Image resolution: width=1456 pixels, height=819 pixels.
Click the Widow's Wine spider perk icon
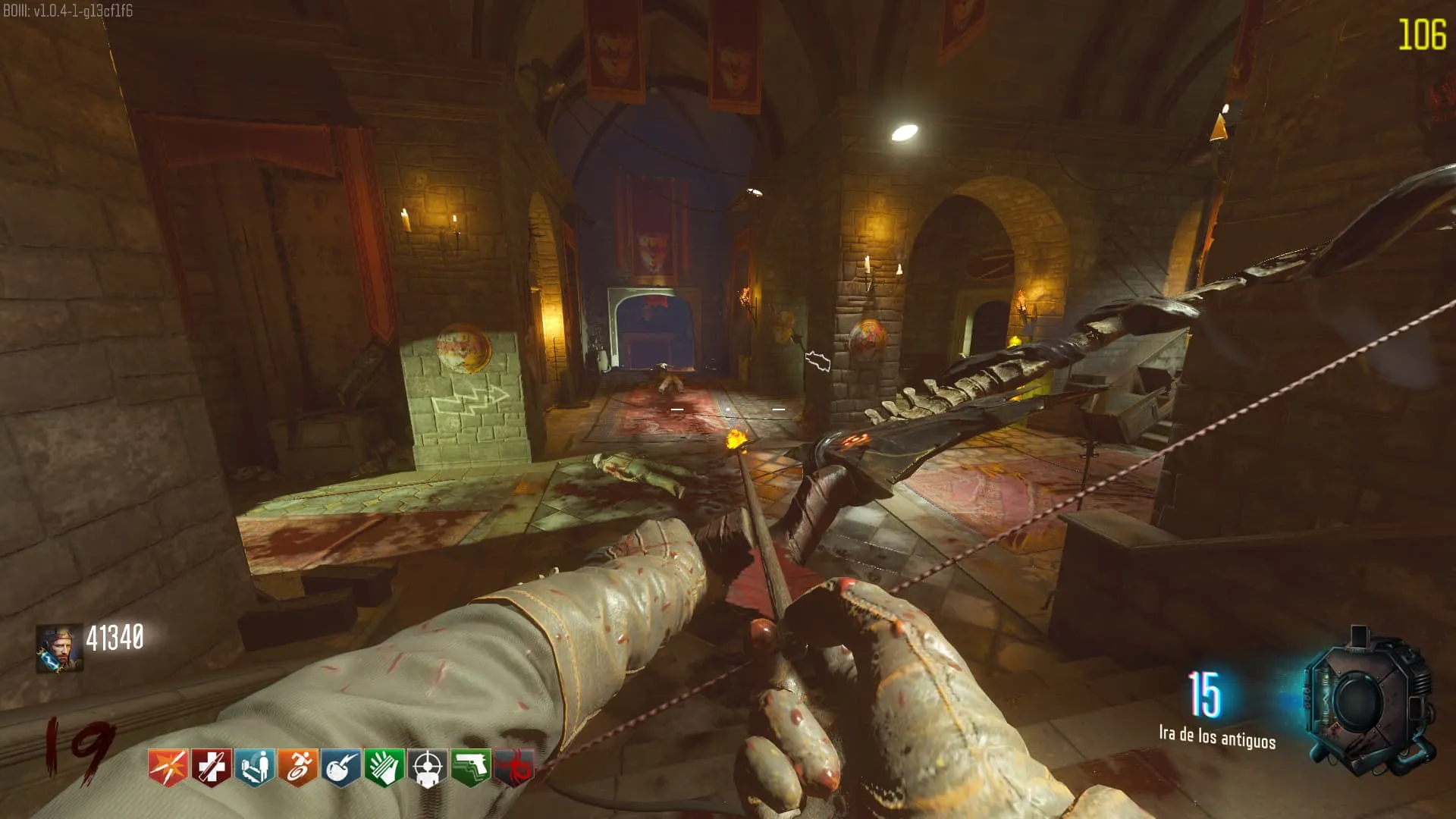click(514, 767)
